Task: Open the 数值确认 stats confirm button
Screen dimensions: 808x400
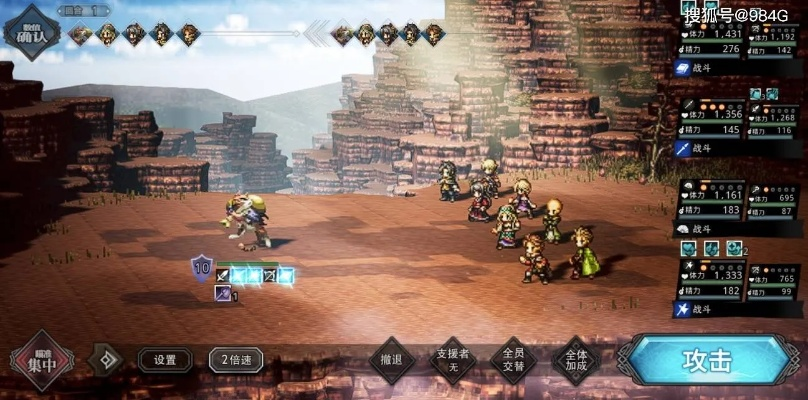Action: [30, 31]
